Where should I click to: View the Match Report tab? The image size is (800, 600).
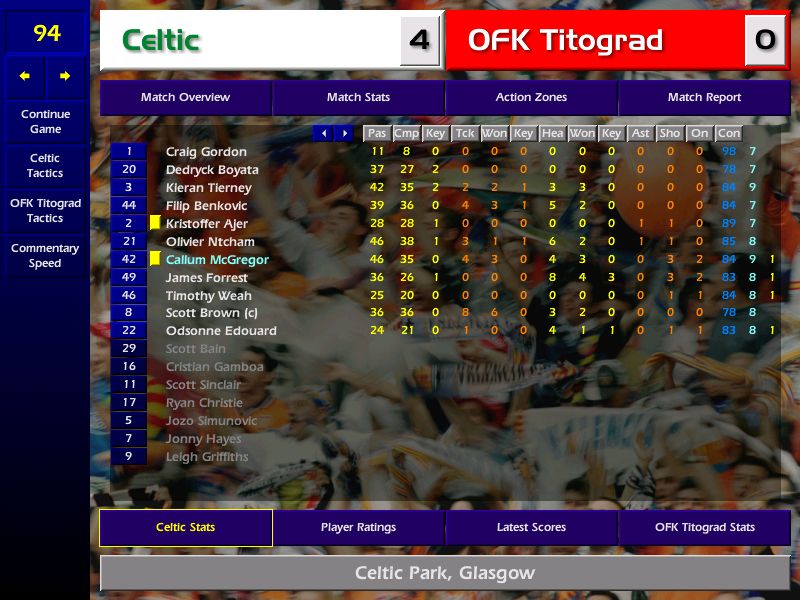tap(704, 97)
